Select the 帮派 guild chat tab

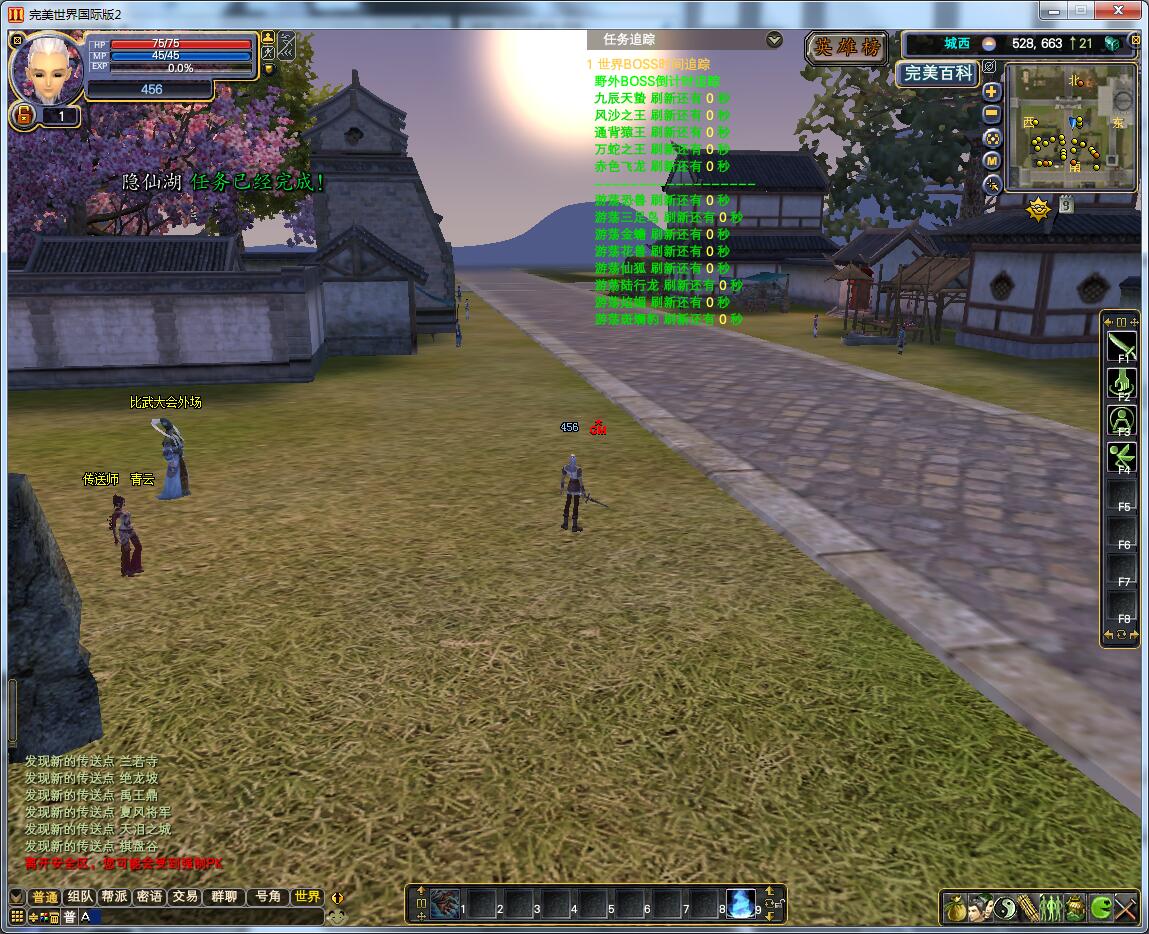(114, 897)
